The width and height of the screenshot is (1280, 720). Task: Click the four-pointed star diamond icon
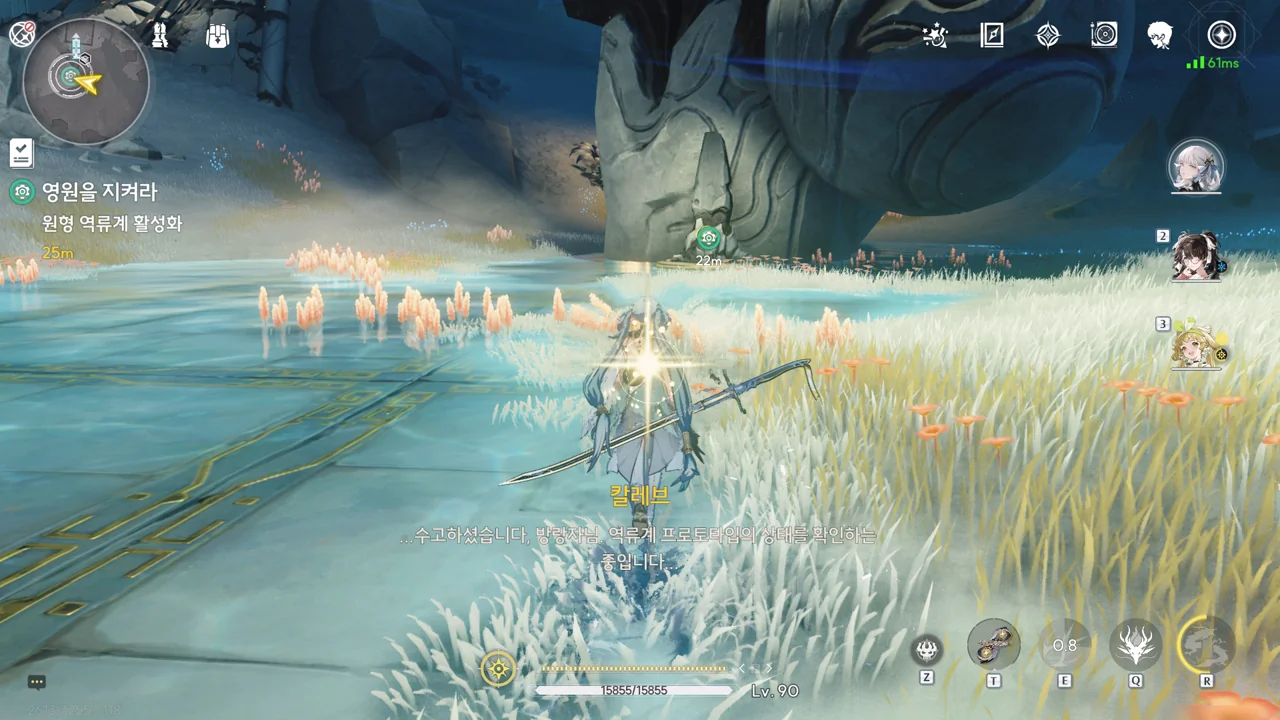click(x=1047, y=36)
